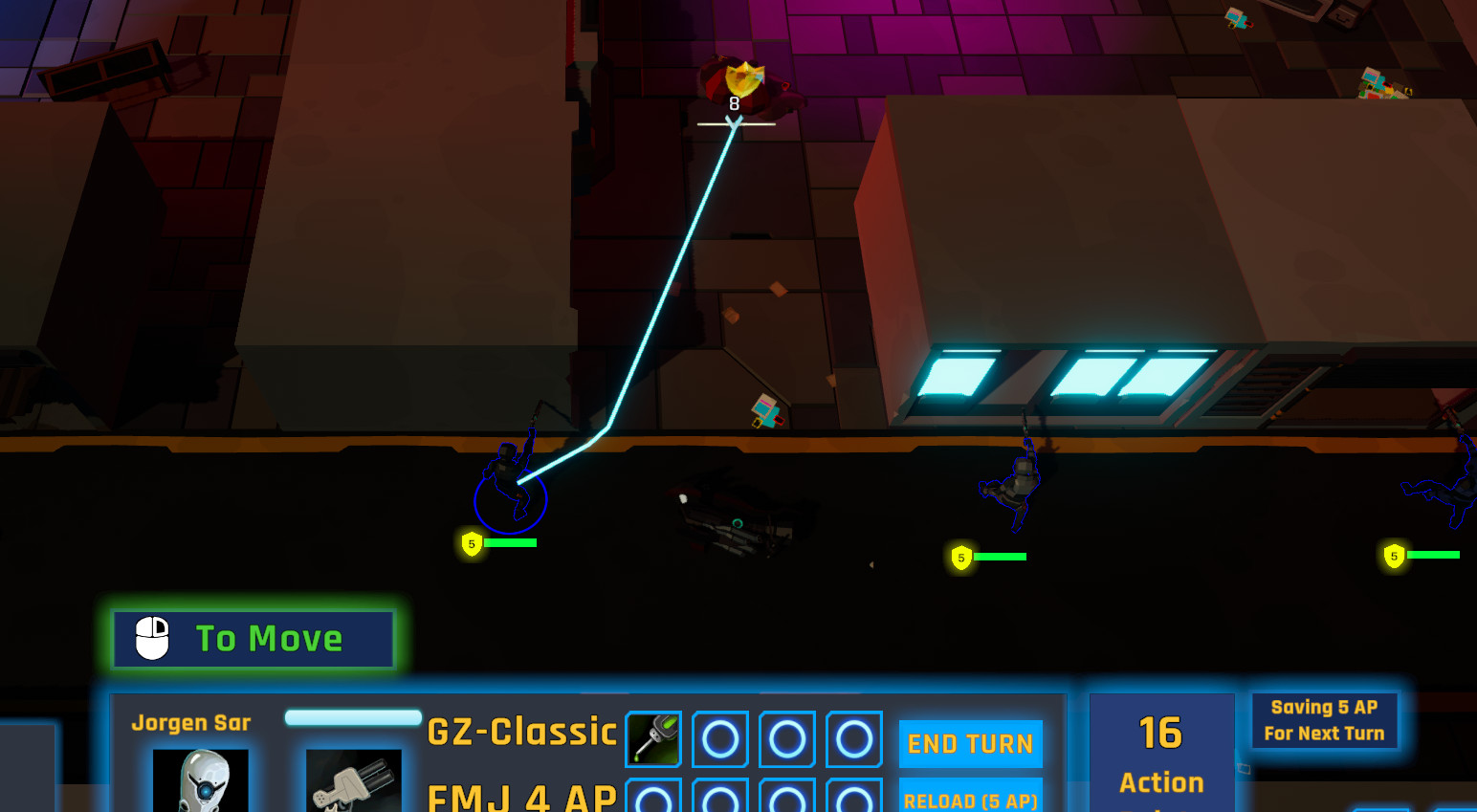Click RELOAD (5 AP)

point(970,800)
